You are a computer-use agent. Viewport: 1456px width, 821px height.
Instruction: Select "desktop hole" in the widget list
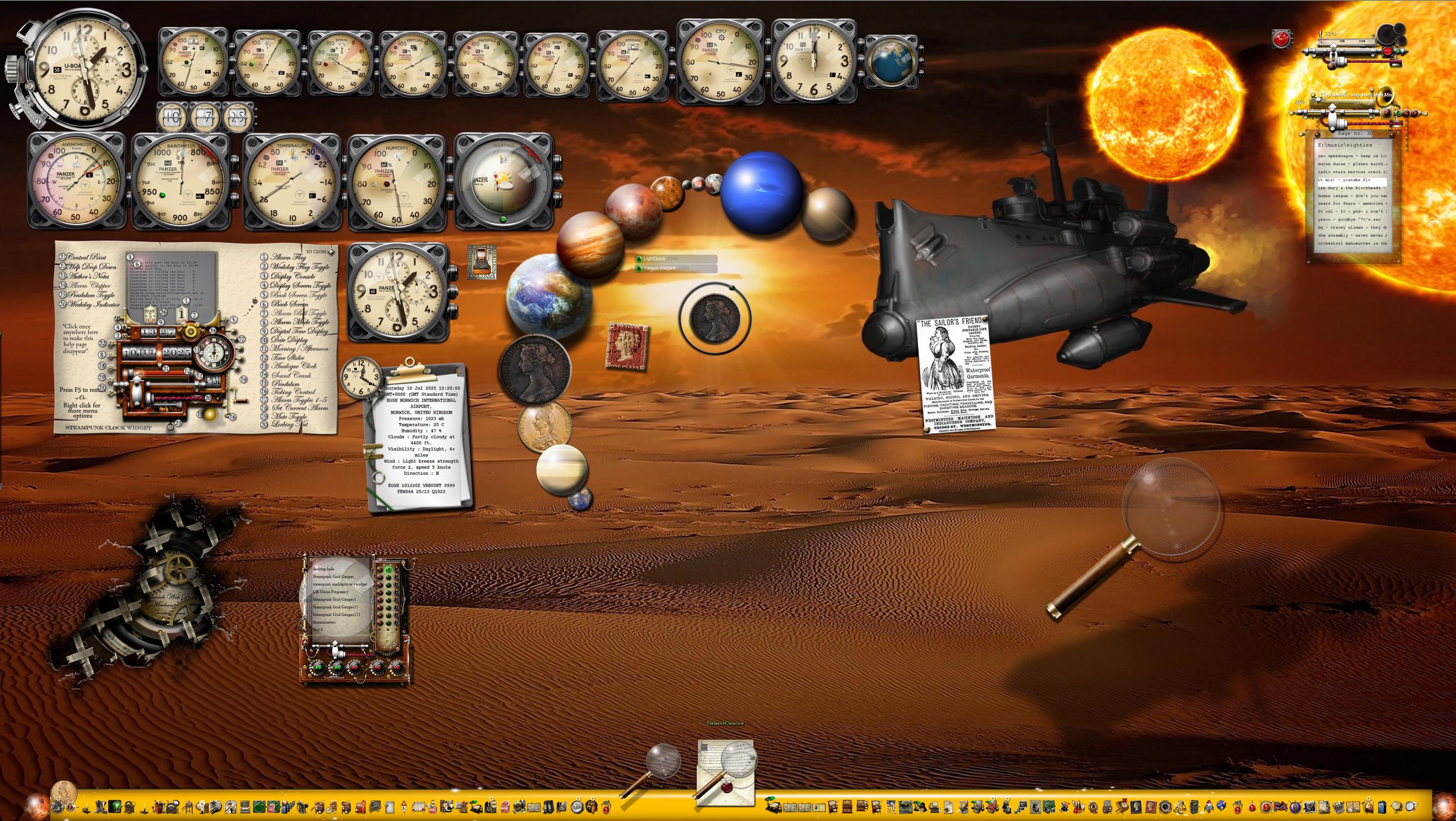tap(324, 568)
